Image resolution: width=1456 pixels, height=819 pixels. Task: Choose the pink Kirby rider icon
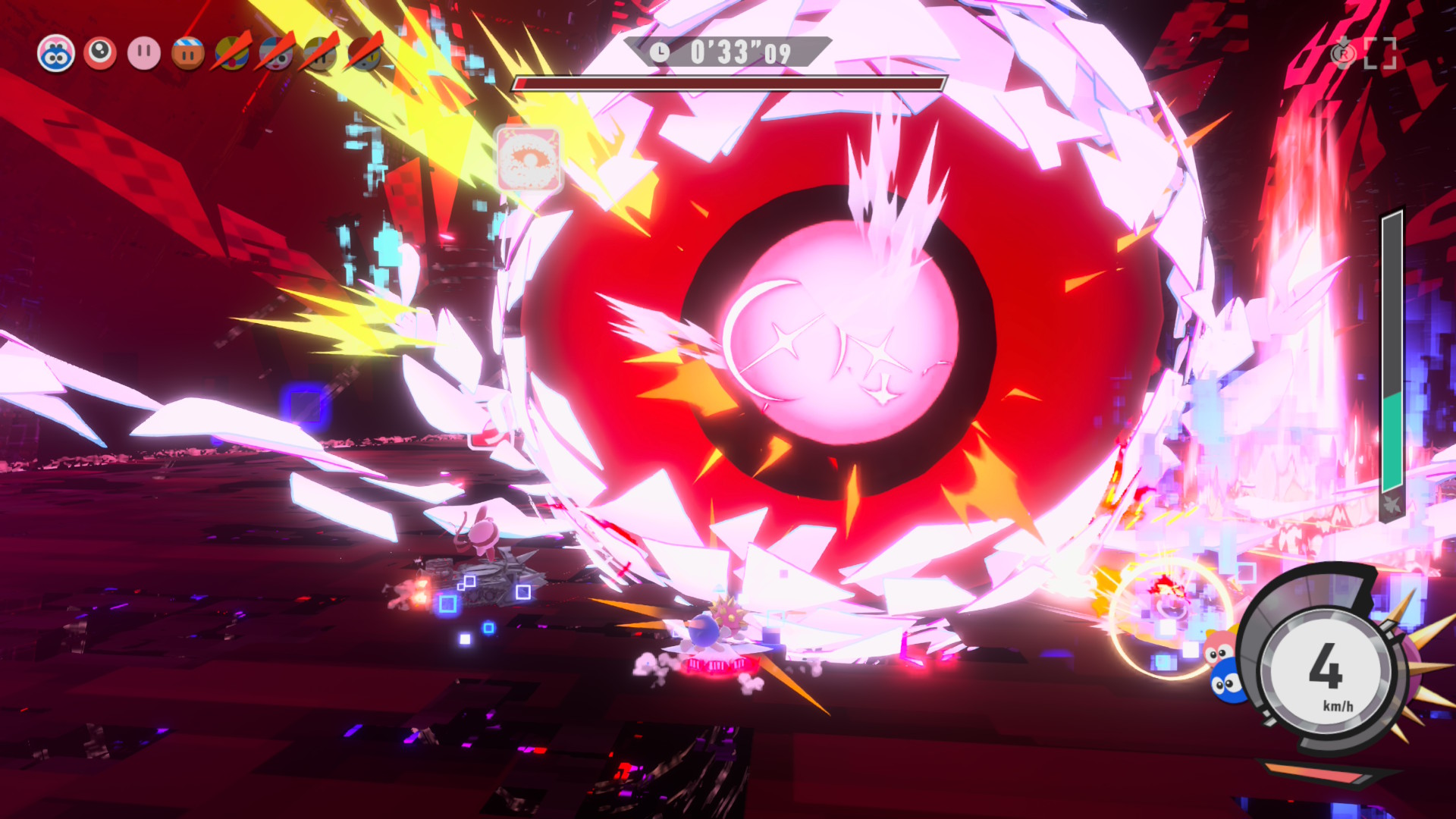click(x=144, y=54)
